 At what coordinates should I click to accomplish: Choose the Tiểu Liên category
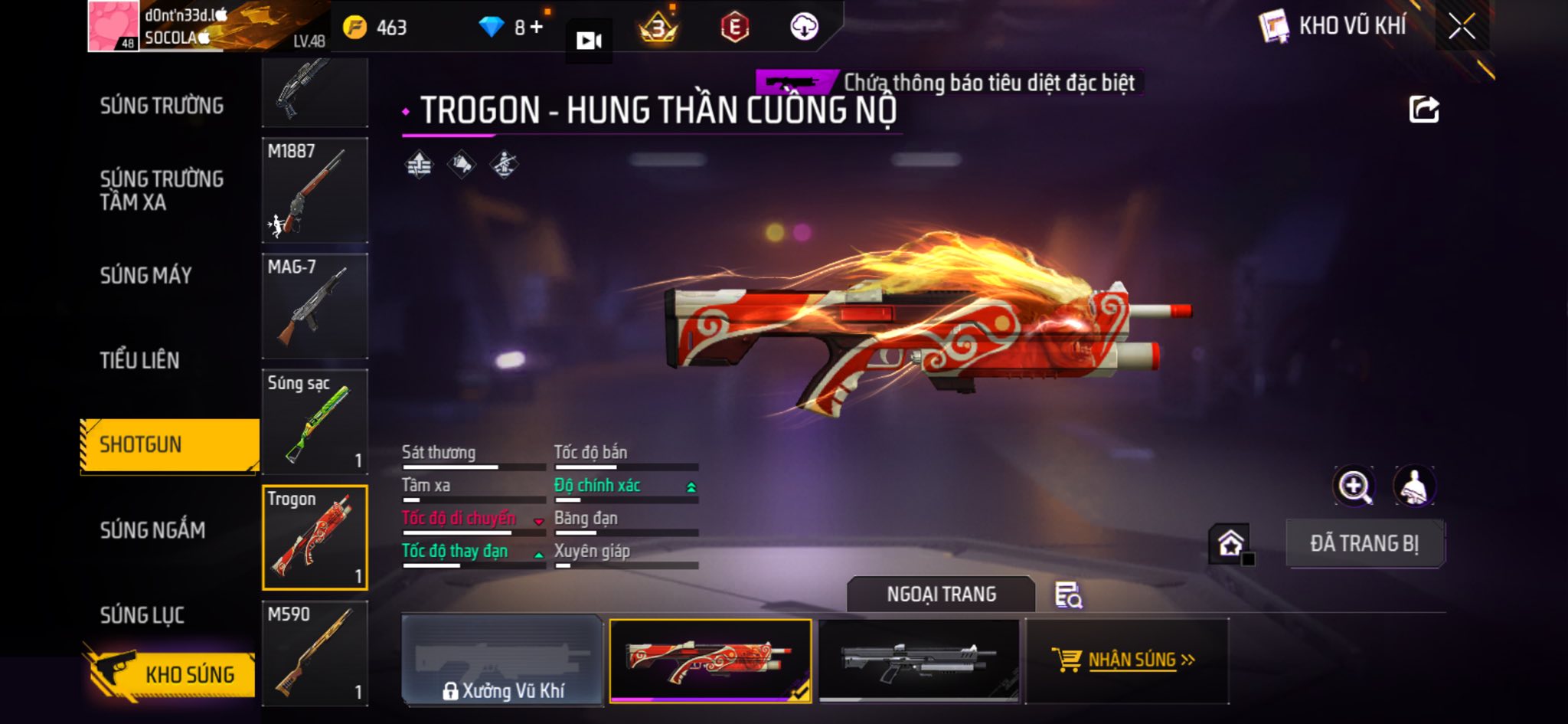coord(139,360)
